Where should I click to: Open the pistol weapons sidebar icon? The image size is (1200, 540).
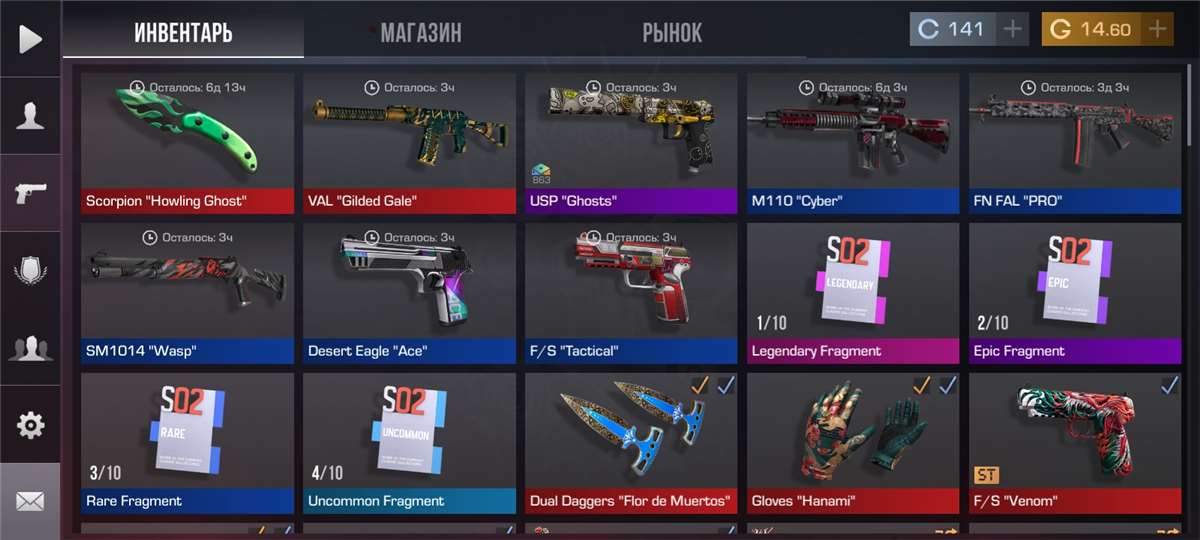coord(30,193)
